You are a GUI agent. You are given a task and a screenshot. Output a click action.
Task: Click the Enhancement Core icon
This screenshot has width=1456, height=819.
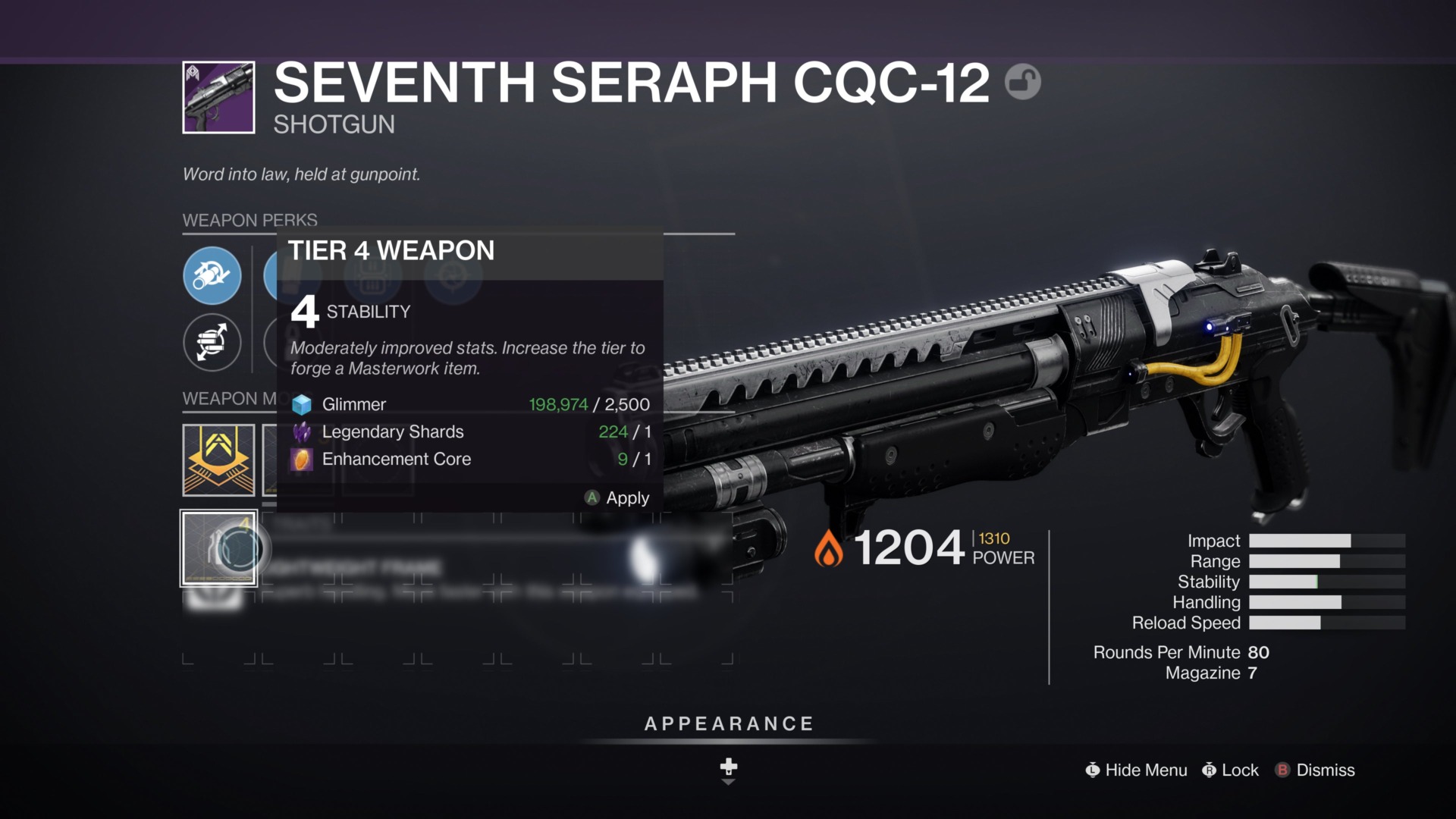(x=302, y=460)
